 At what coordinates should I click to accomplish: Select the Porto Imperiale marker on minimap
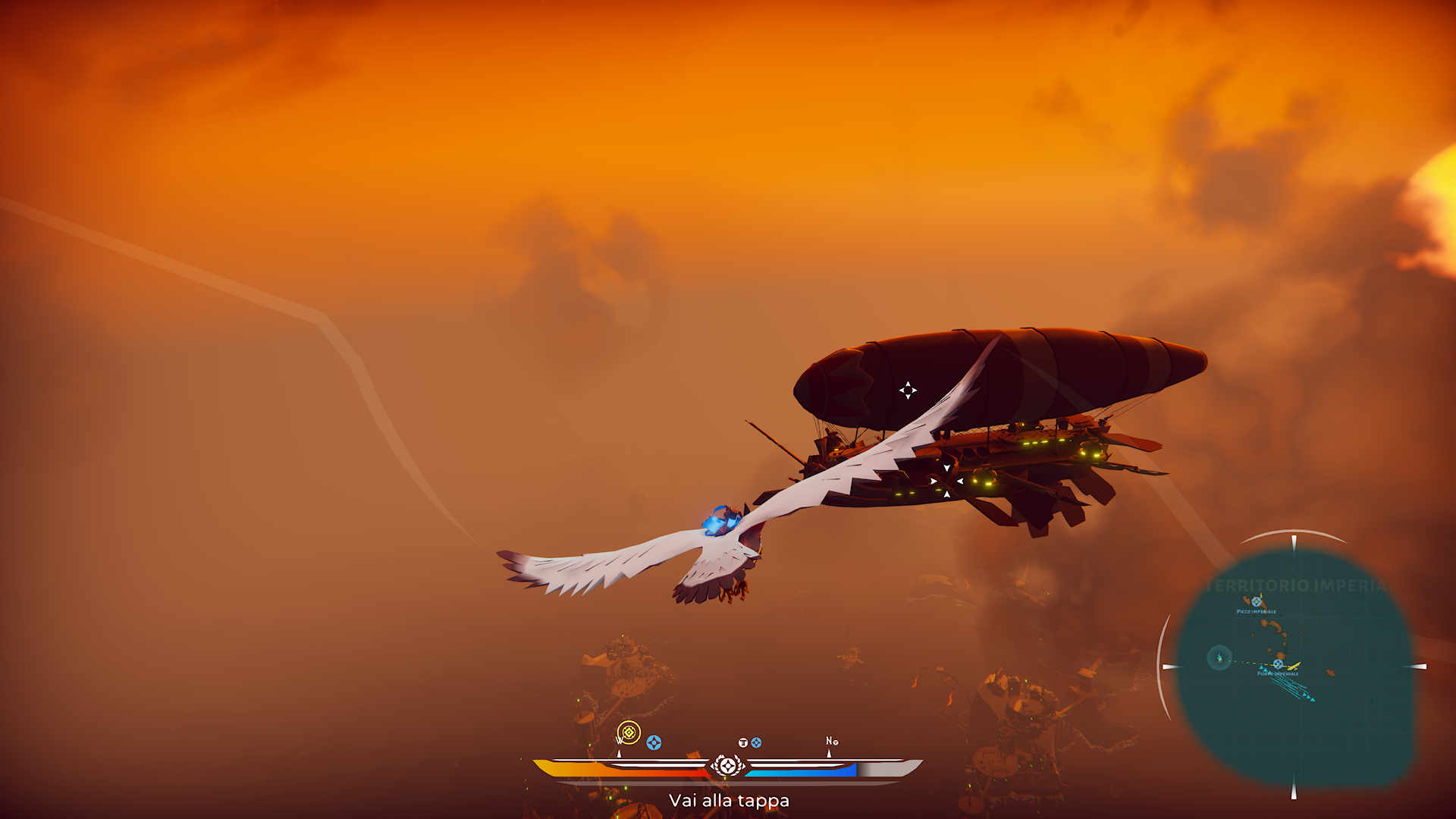(x=1278, y=664)
